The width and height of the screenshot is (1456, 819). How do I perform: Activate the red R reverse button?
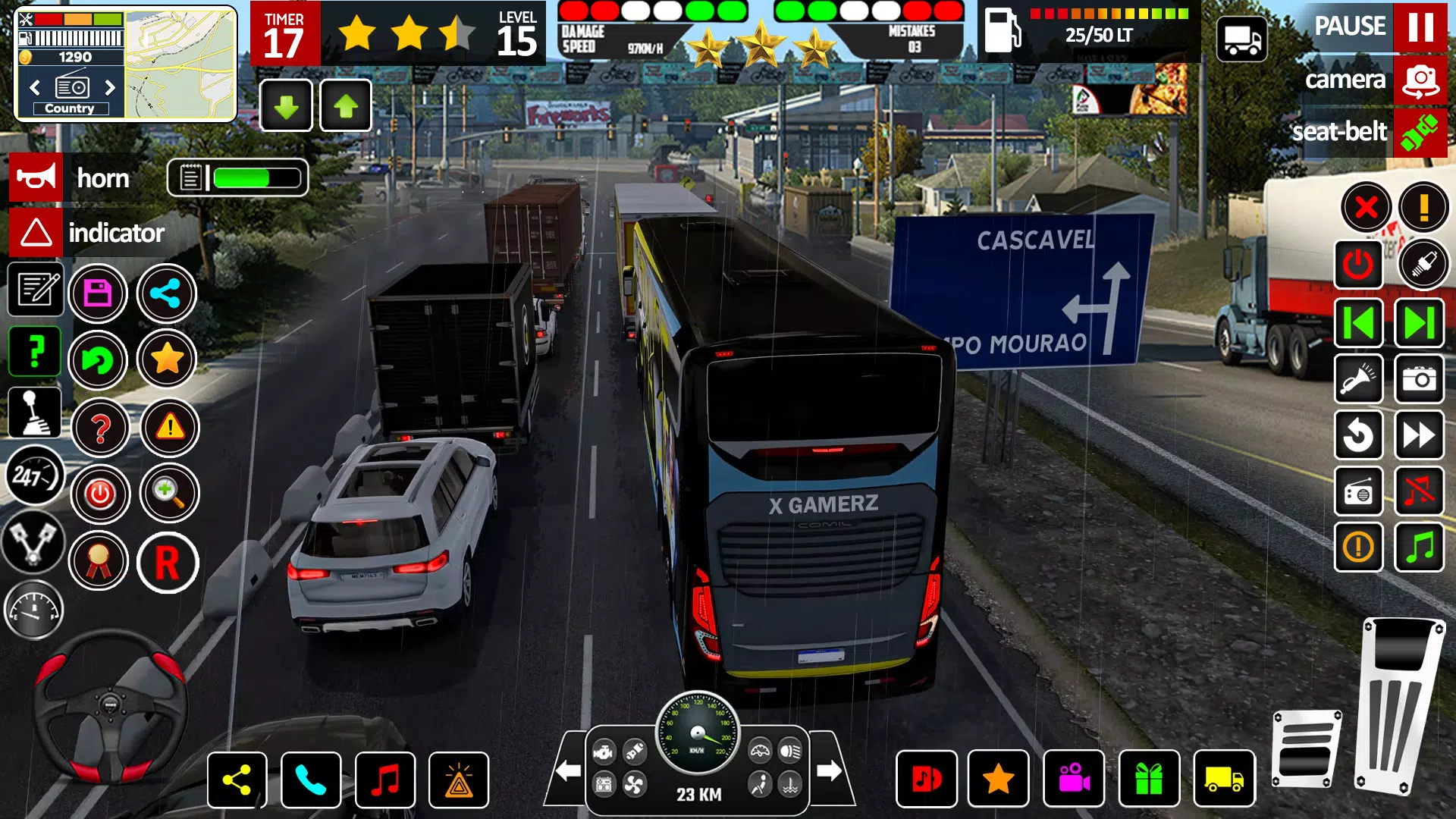pos(168,563)
